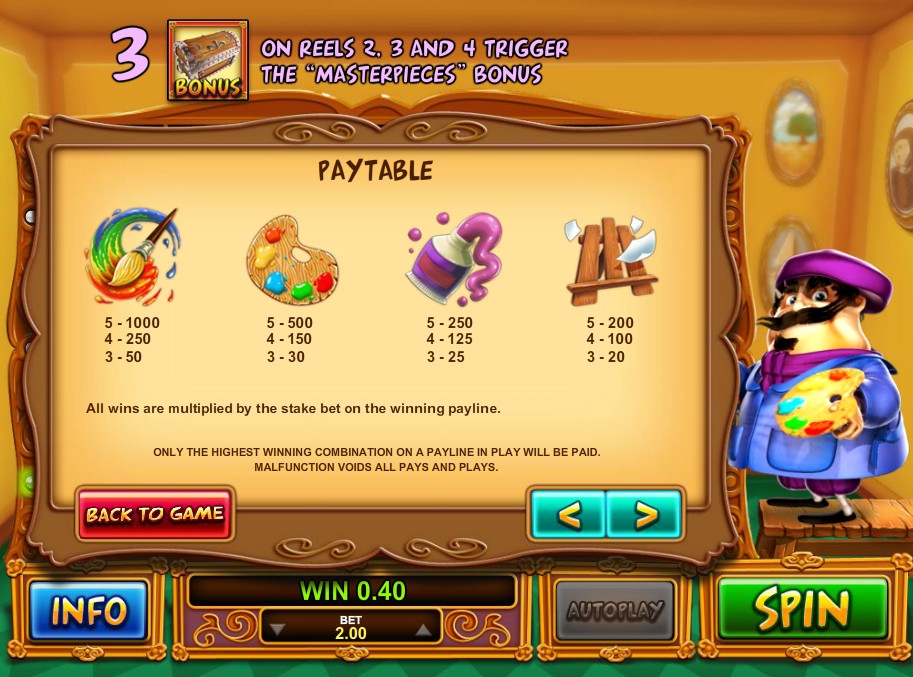The width and height of the screenshot is (913, 677).
Task: Go to the previous paytable page
Action: pos(568,515)
